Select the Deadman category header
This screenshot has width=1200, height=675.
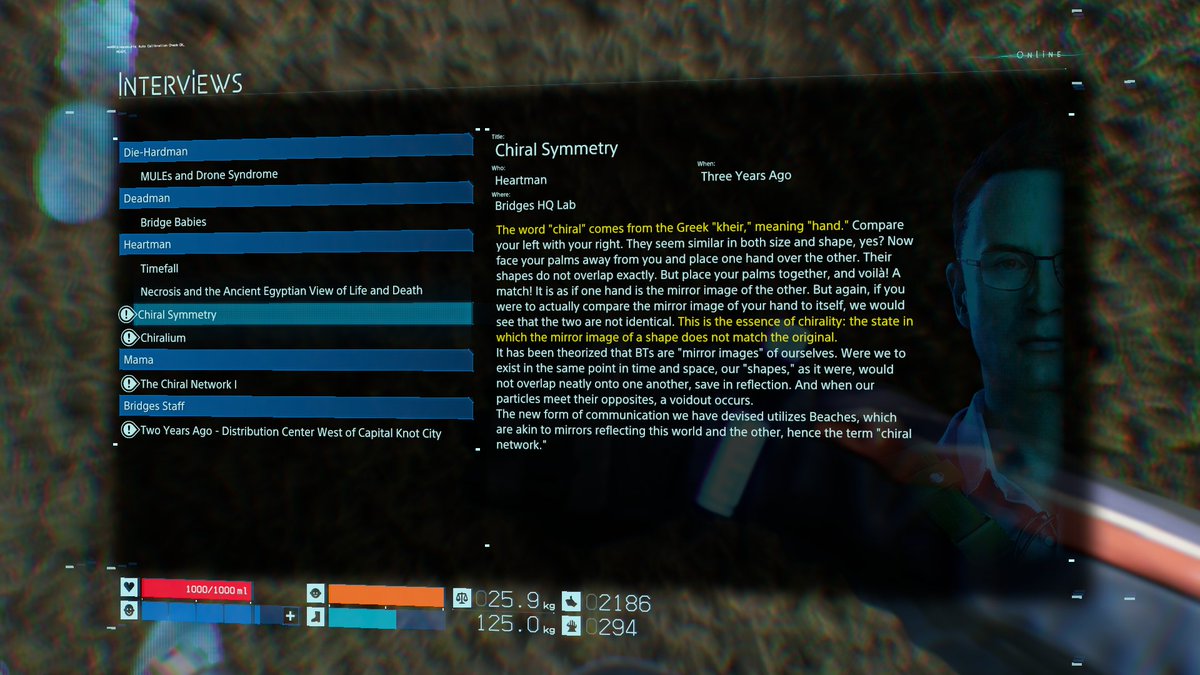pyautogui.click(x=295, y=198)
